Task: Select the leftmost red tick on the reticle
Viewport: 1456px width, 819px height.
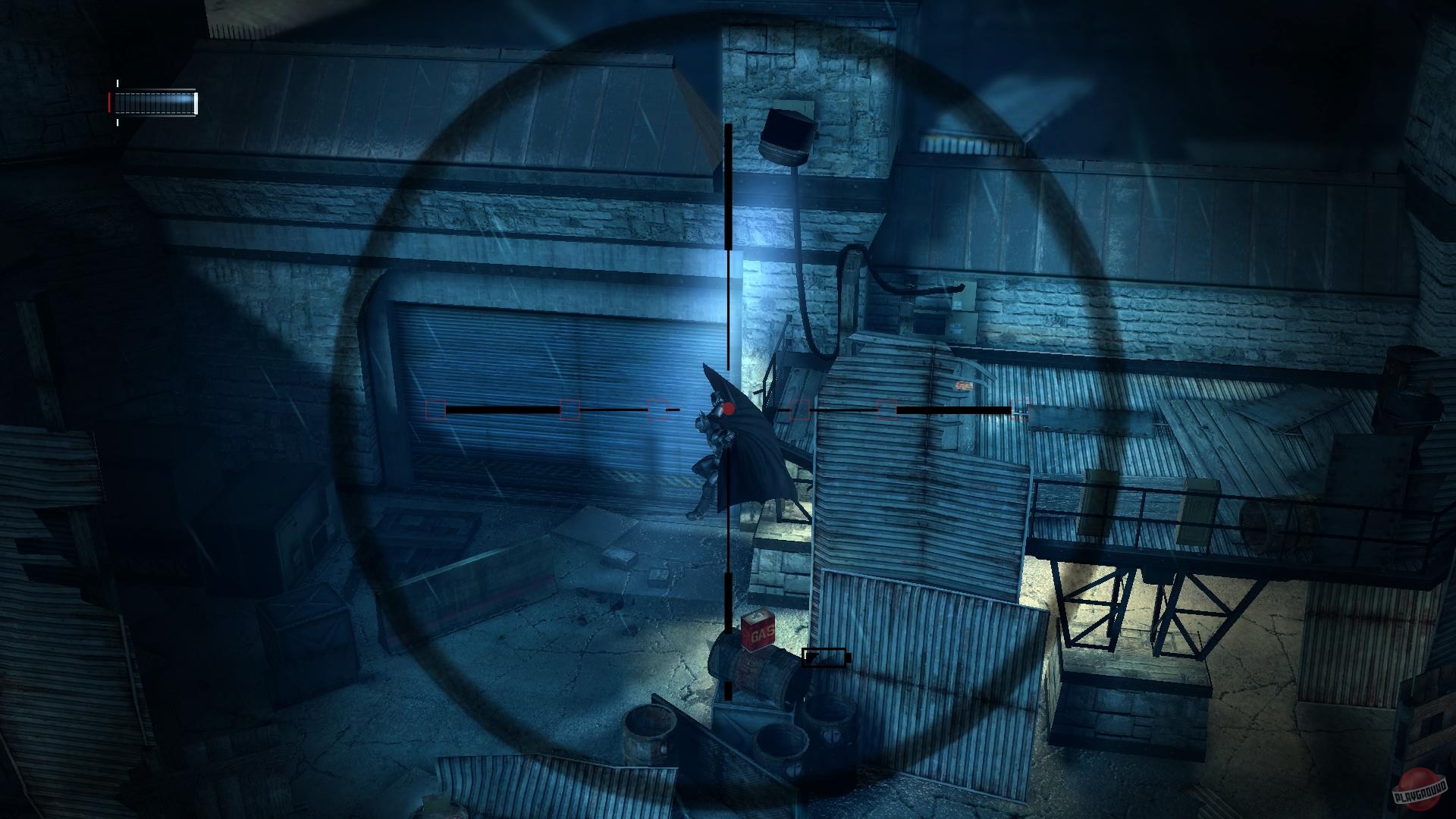Action: (x=435, y=411)
